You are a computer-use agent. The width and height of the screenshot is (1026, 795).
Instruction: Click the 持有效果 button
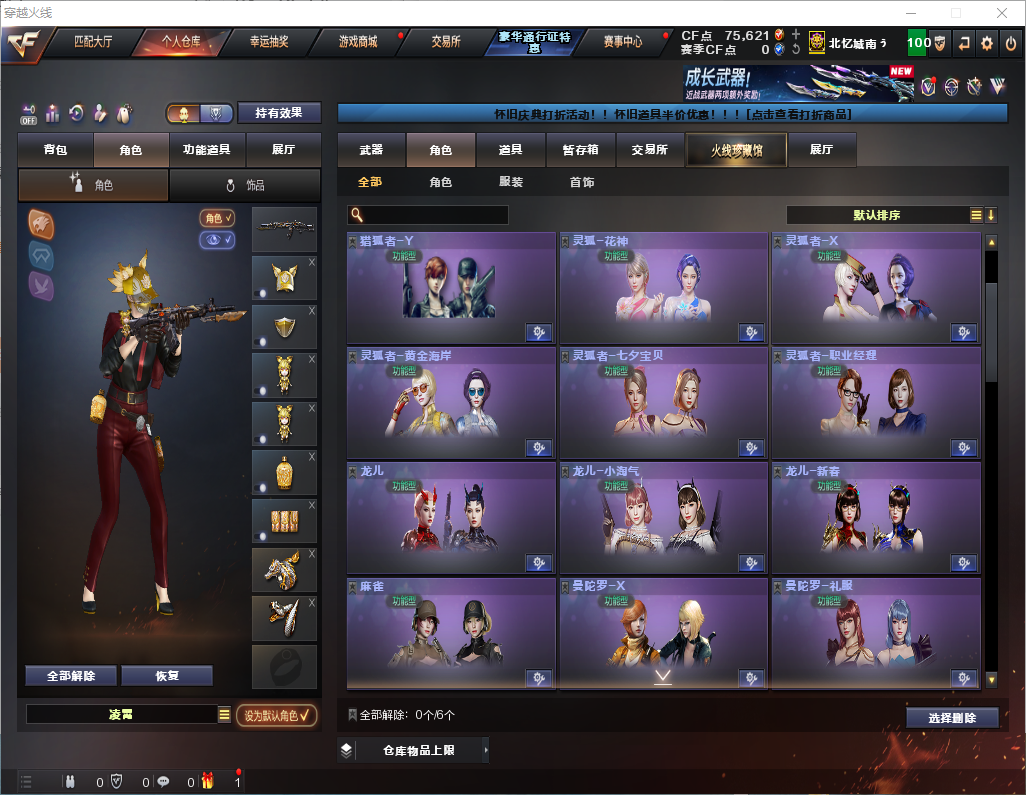point(279,113)
